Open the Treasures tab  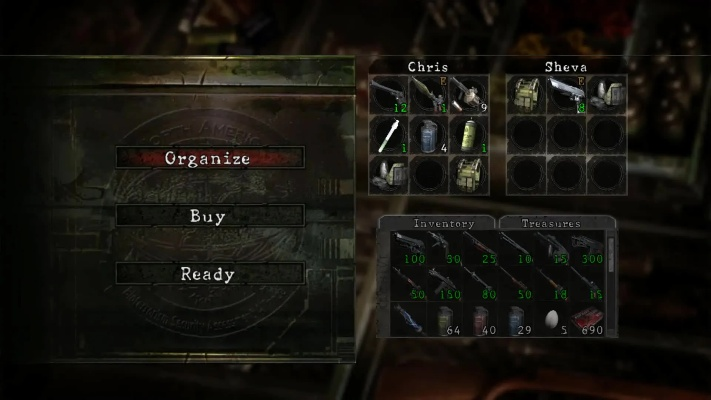coord(551,223)
